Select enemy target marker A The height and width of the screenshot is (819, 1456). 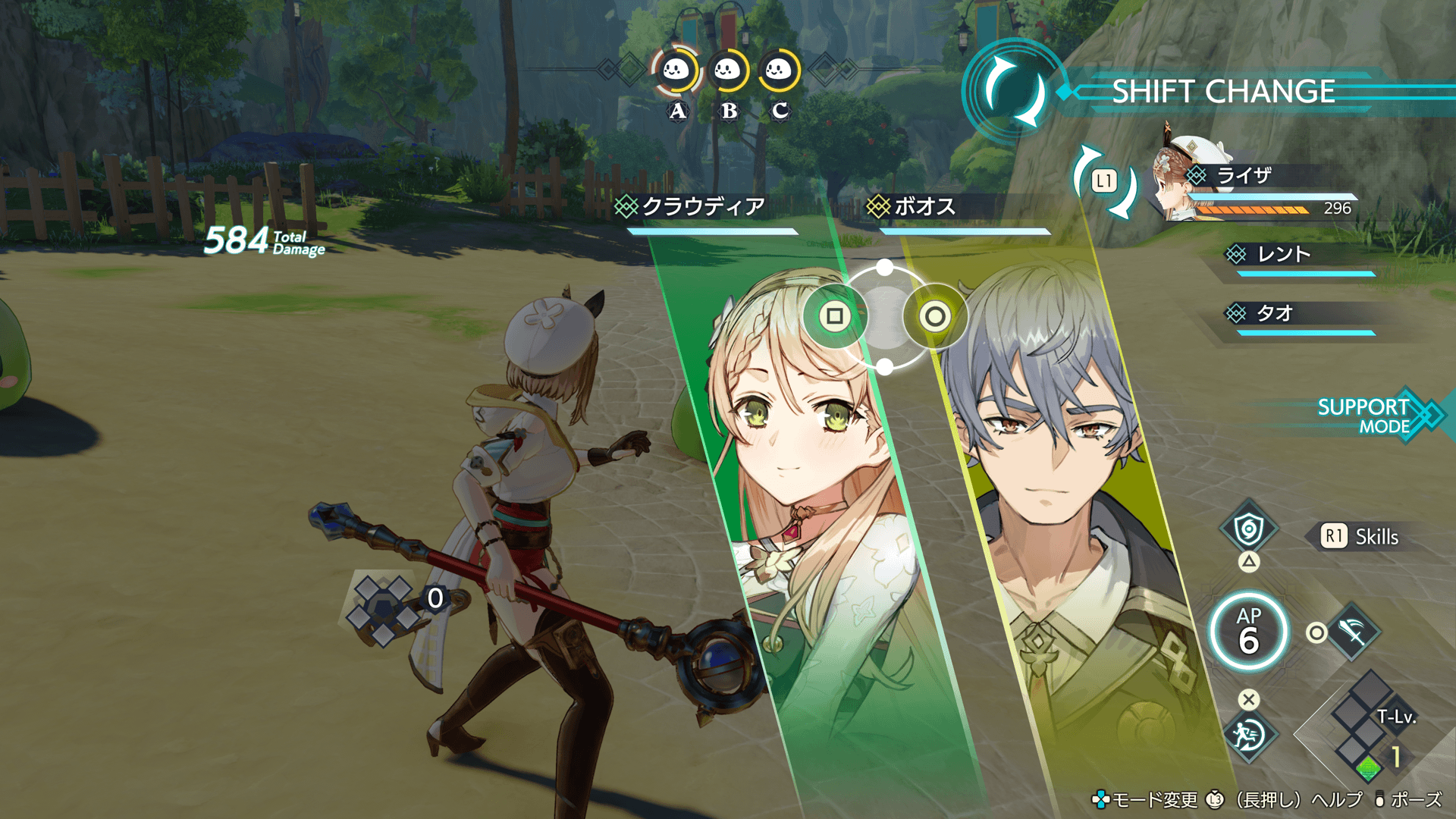pyautogui.click(x=676, y=72)
